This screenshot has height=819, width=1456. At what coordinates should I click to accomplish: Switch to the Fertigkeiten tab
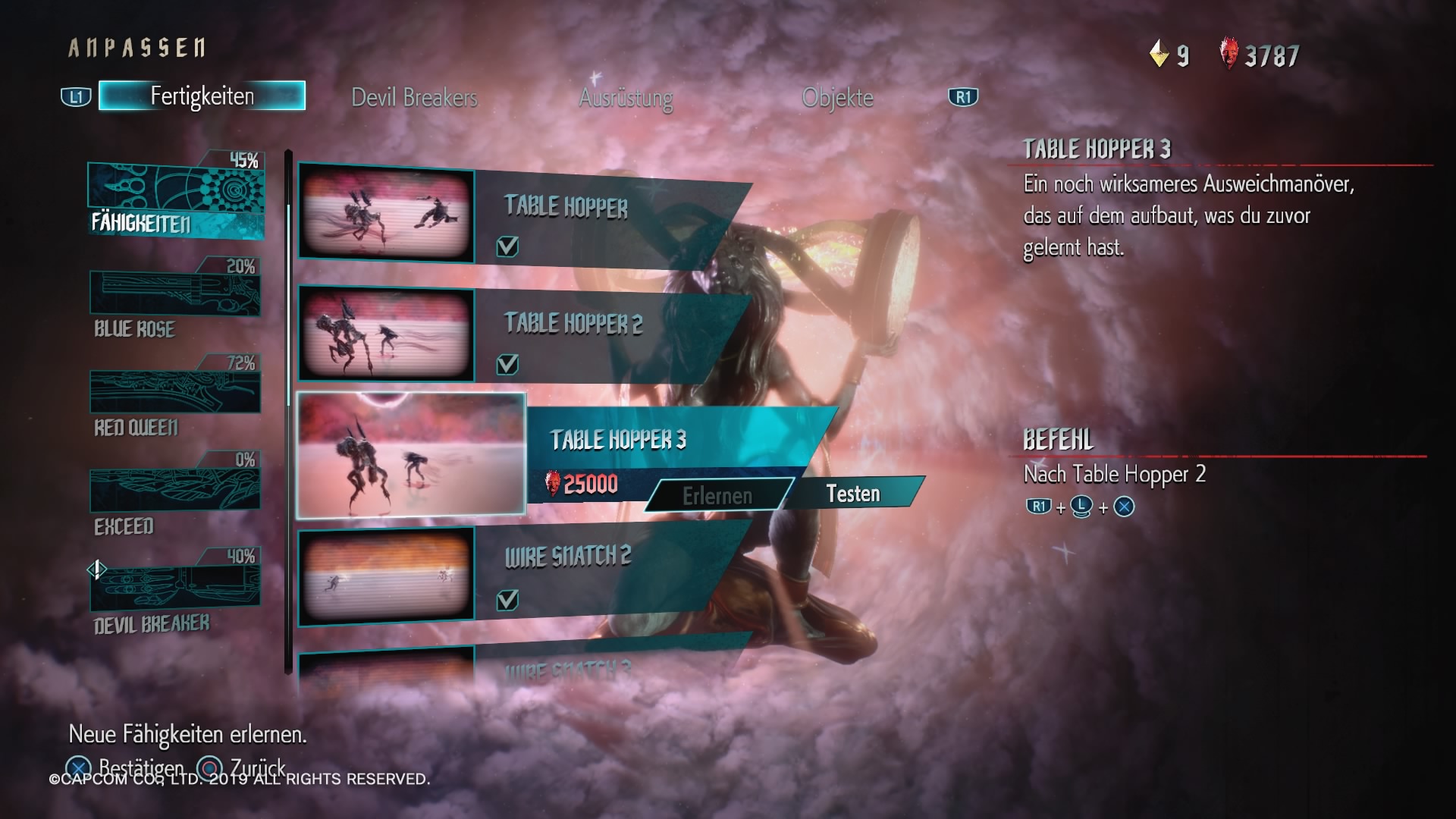click(x=202, y=96)
